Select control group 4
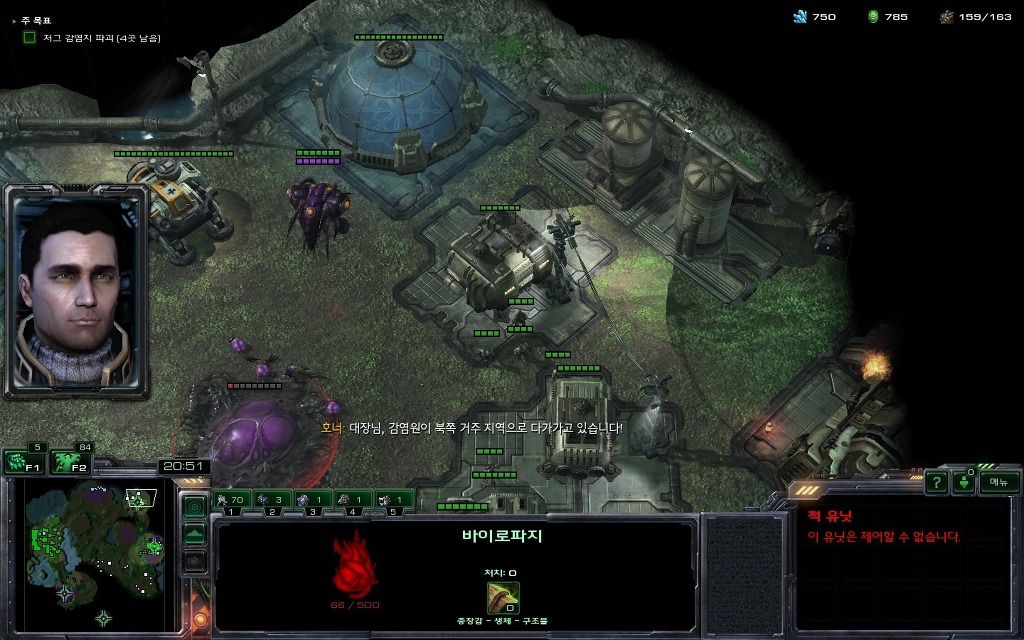This screenshot has height=640, width=1024. [353, 499]
